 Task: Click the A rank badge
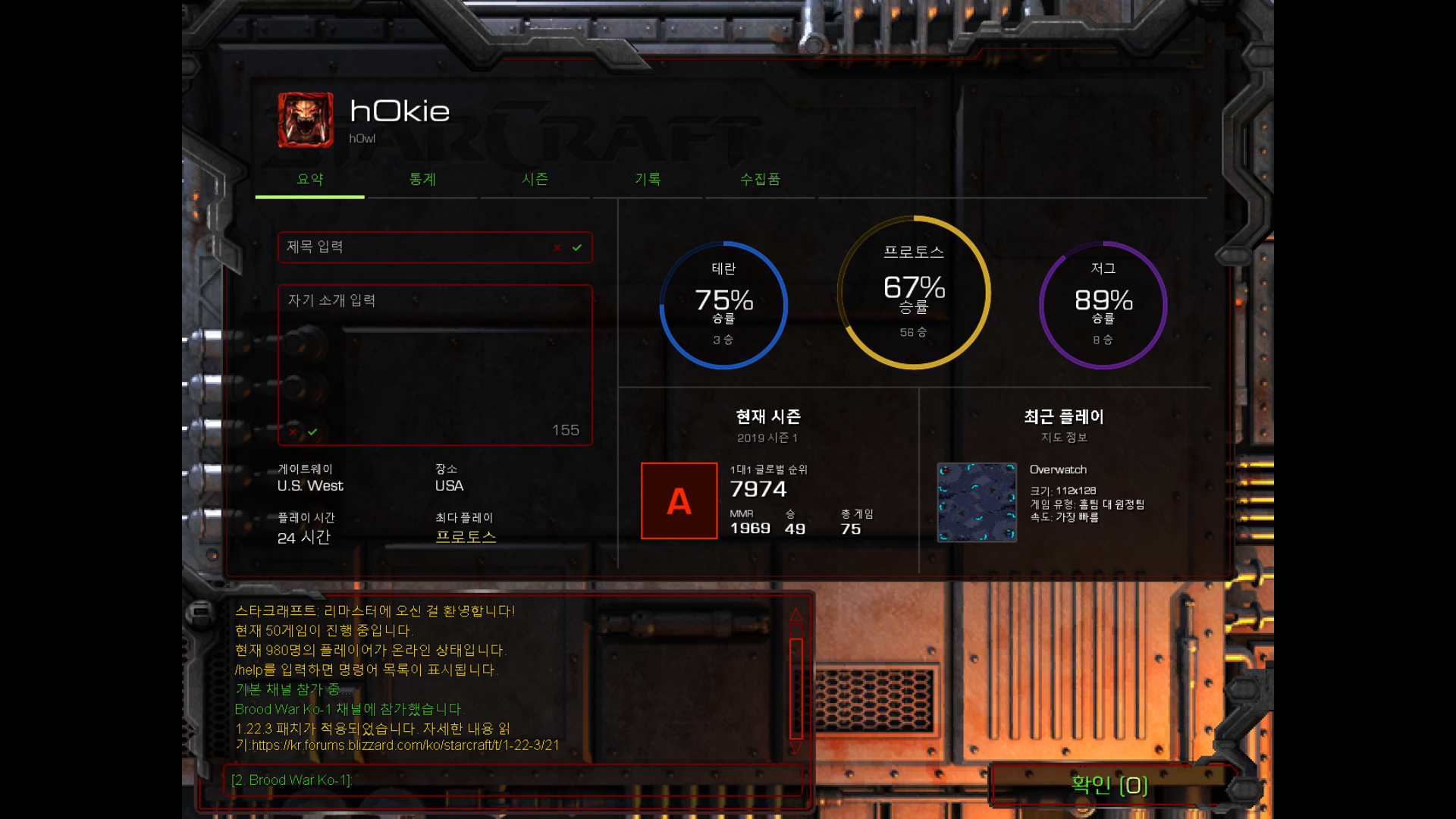(679, 500)
